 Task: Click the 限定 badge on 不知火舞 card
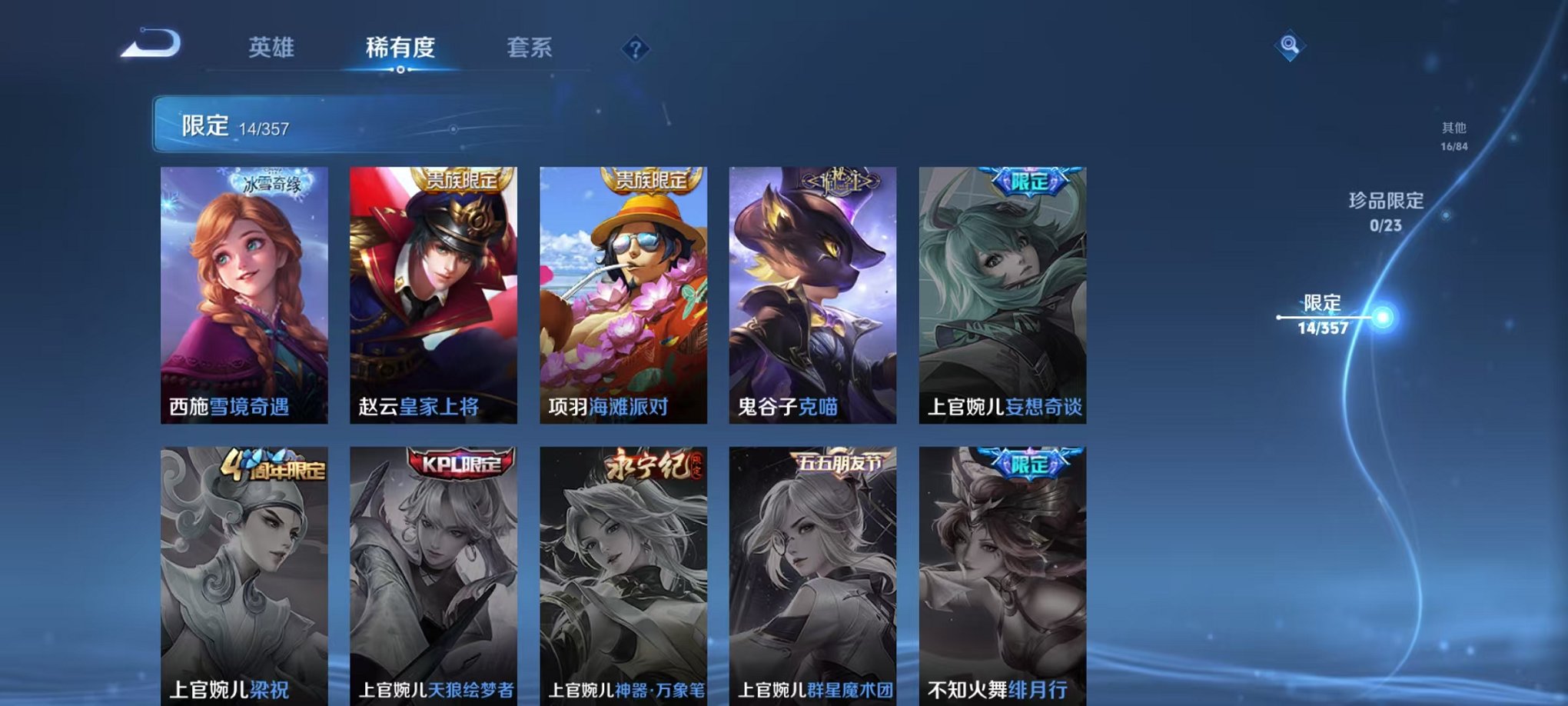coord(1025,462)
